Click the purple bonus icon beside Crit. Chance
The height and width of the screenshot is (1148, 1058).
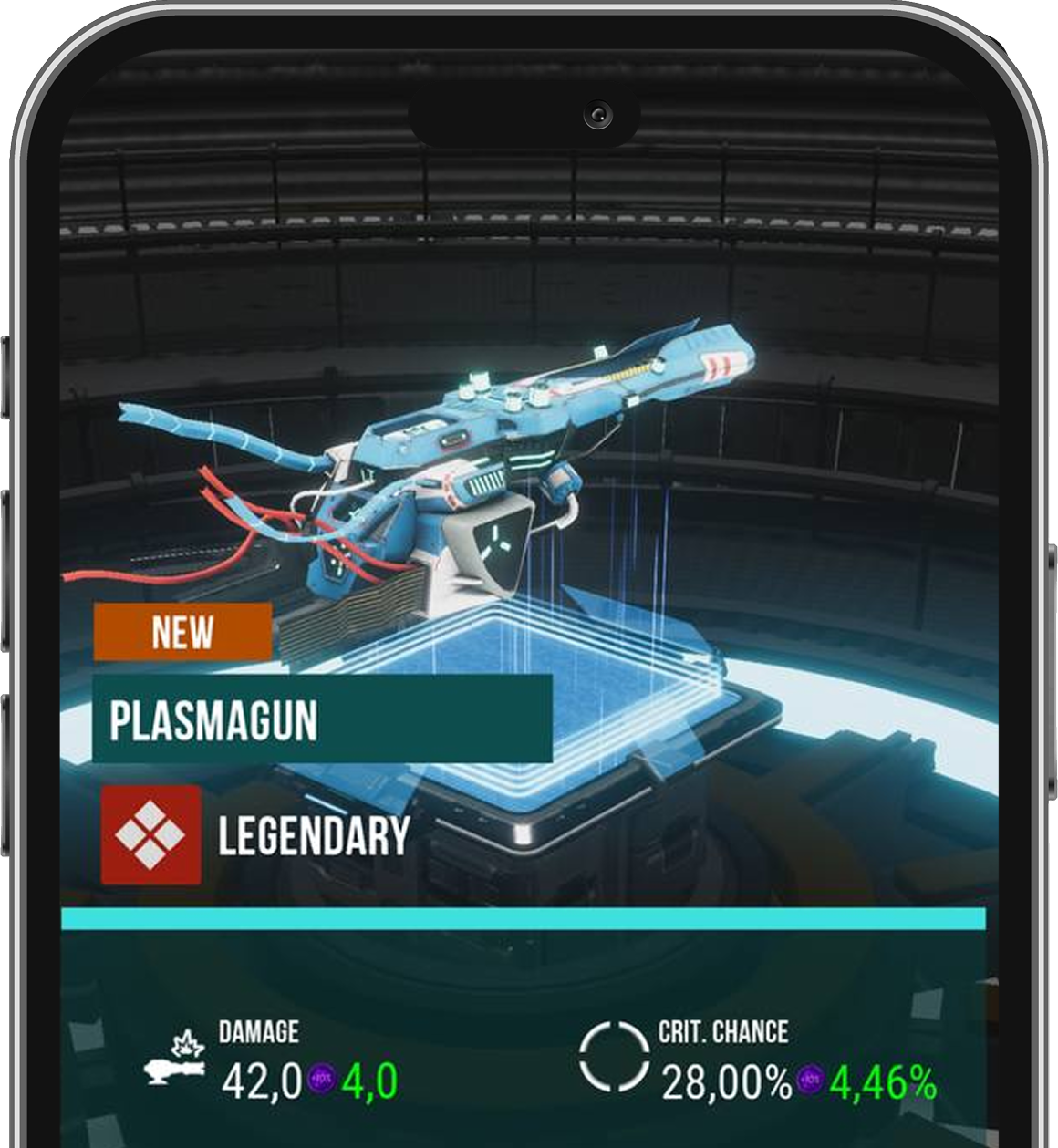tap(810, 1081)
